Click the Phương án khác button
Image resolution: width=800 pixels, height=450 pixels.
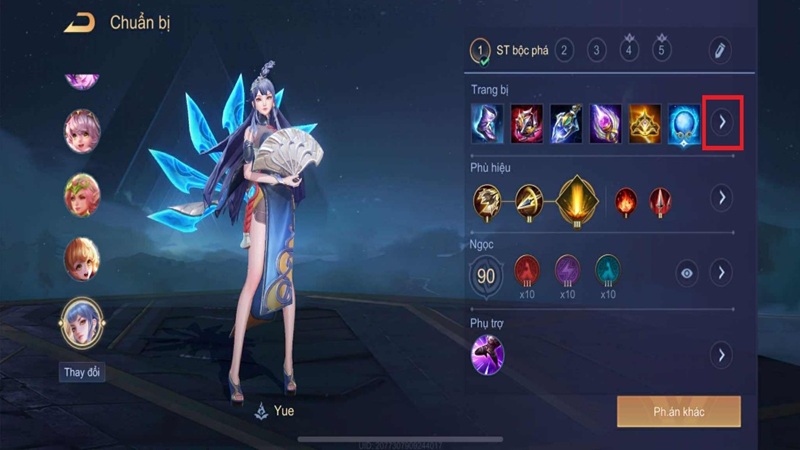pos(678,411)
